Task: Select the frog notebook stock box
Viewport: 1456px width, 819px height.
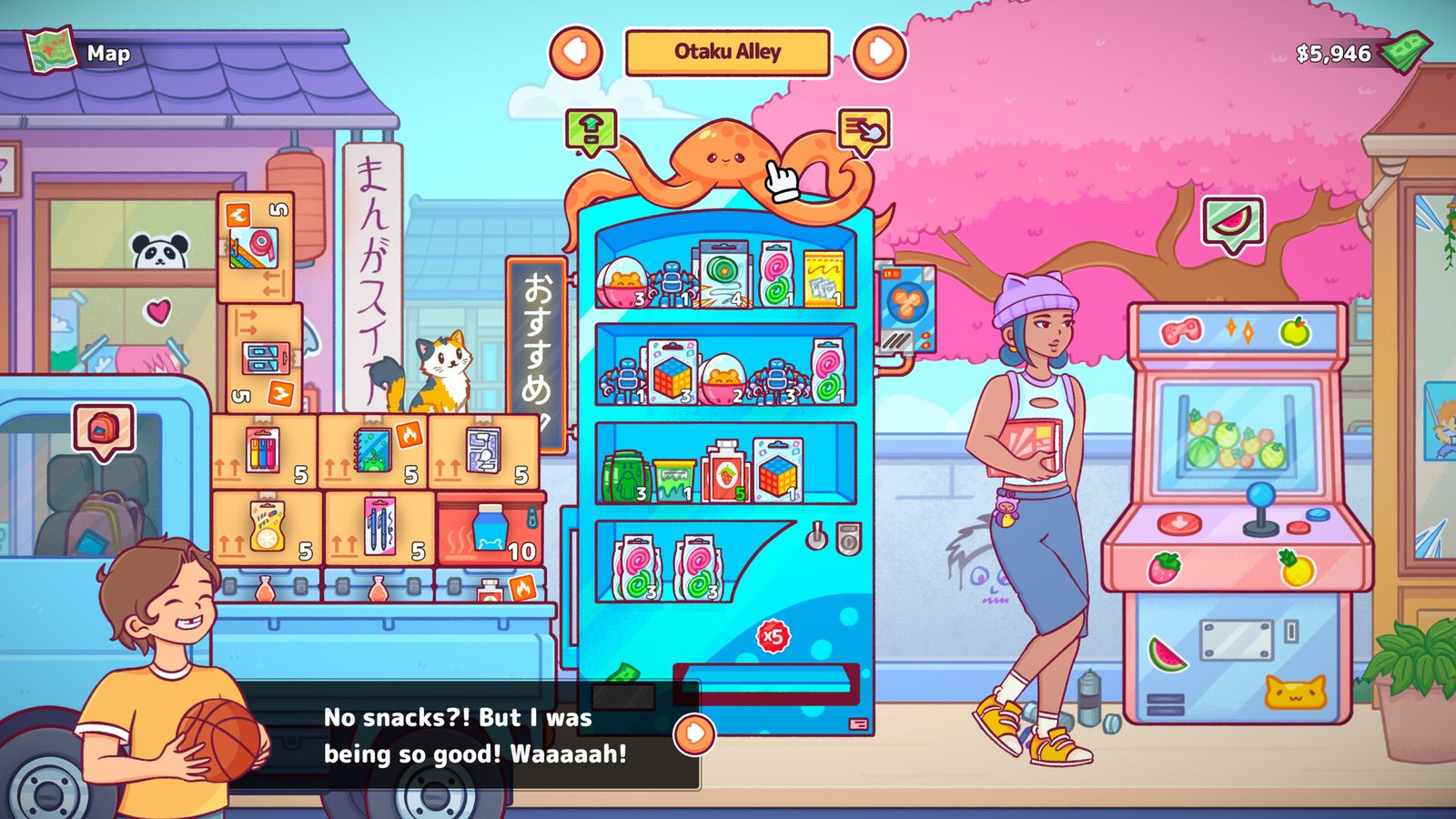Action: (x=374, y=452)
